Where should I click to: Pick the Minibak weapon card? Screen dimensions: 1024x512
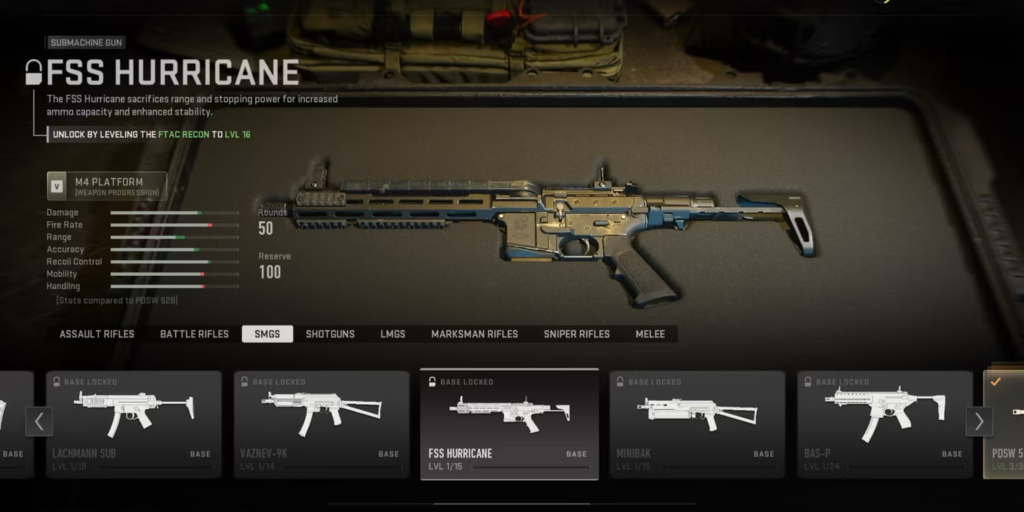point(697,423)
